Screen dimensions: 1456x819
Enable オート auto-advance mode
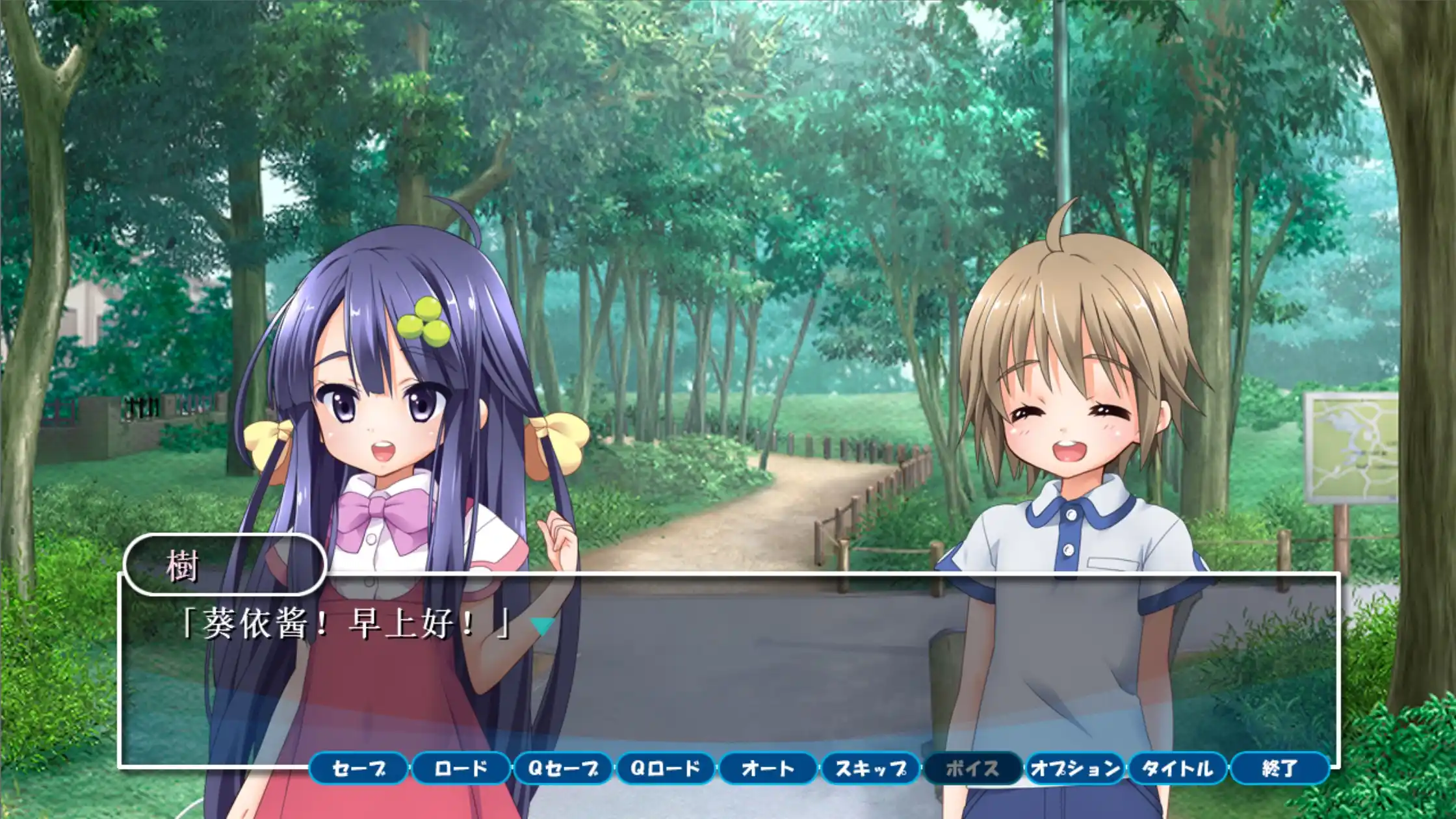pos(768,769)
